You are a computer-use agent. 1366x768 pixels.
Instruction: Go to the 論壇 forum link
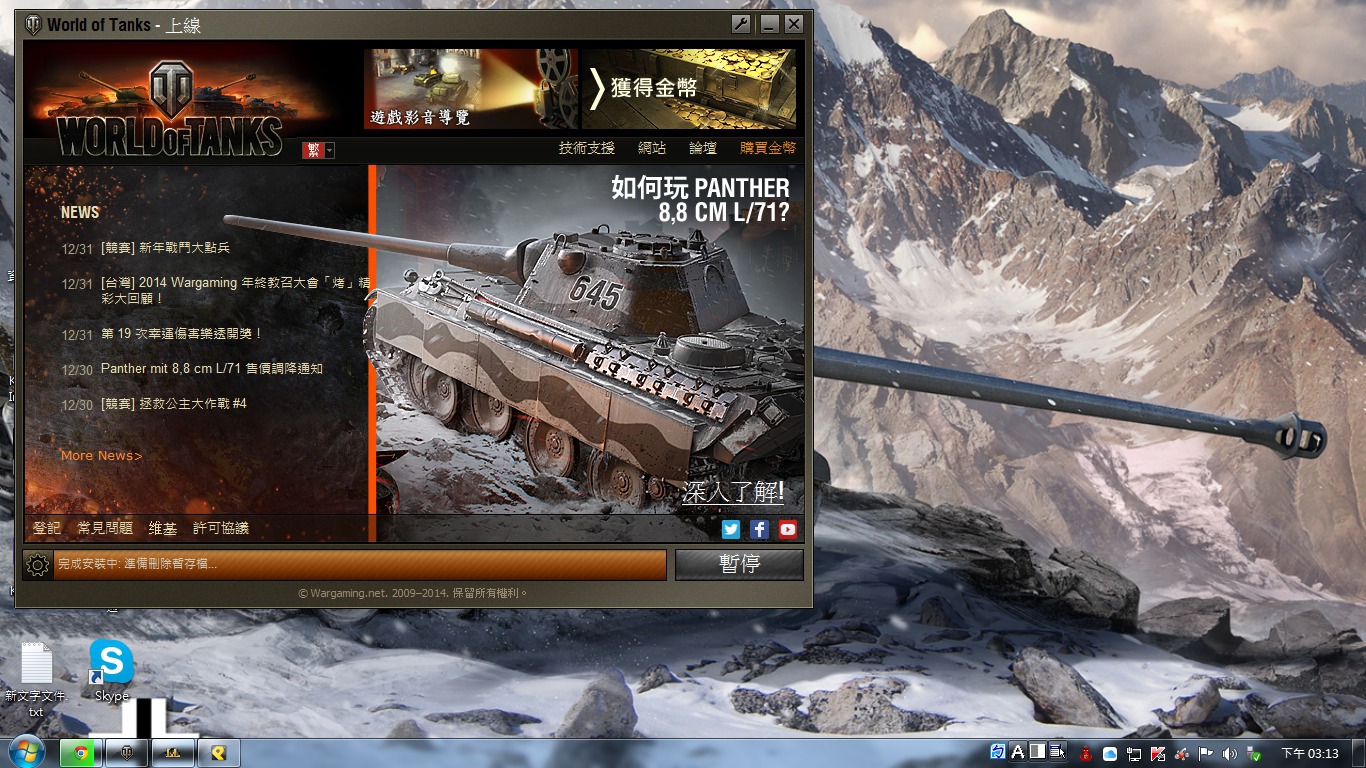[x=703, y=148]
